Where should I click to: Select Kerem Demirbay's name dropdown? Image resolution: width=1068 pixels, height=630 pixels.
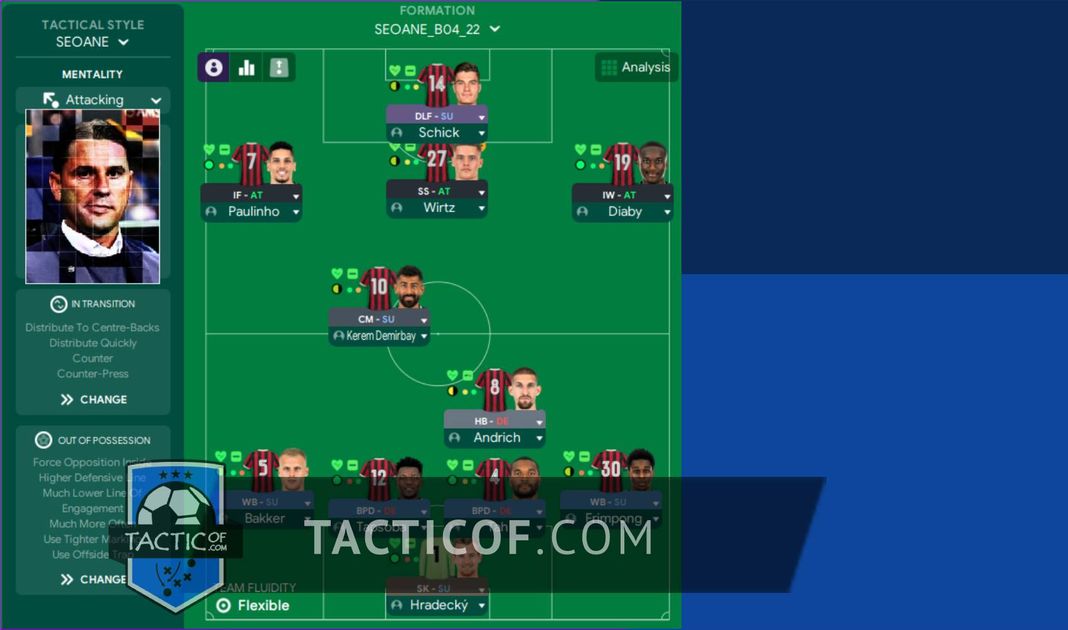pos(380,336)
